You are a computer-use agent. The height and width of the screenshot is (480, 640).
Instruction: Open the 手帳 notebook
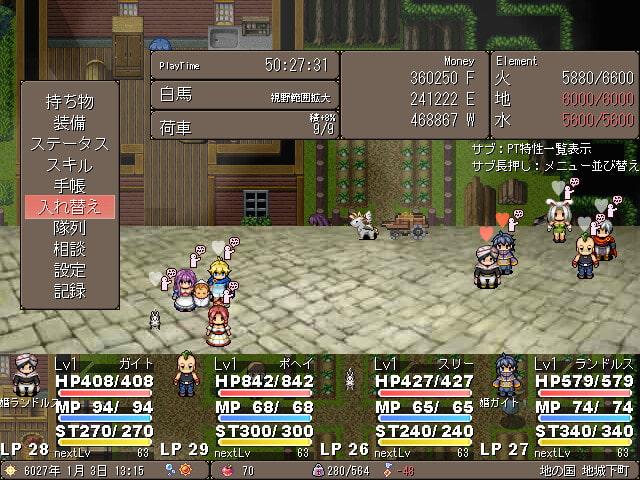click(69, 185)
